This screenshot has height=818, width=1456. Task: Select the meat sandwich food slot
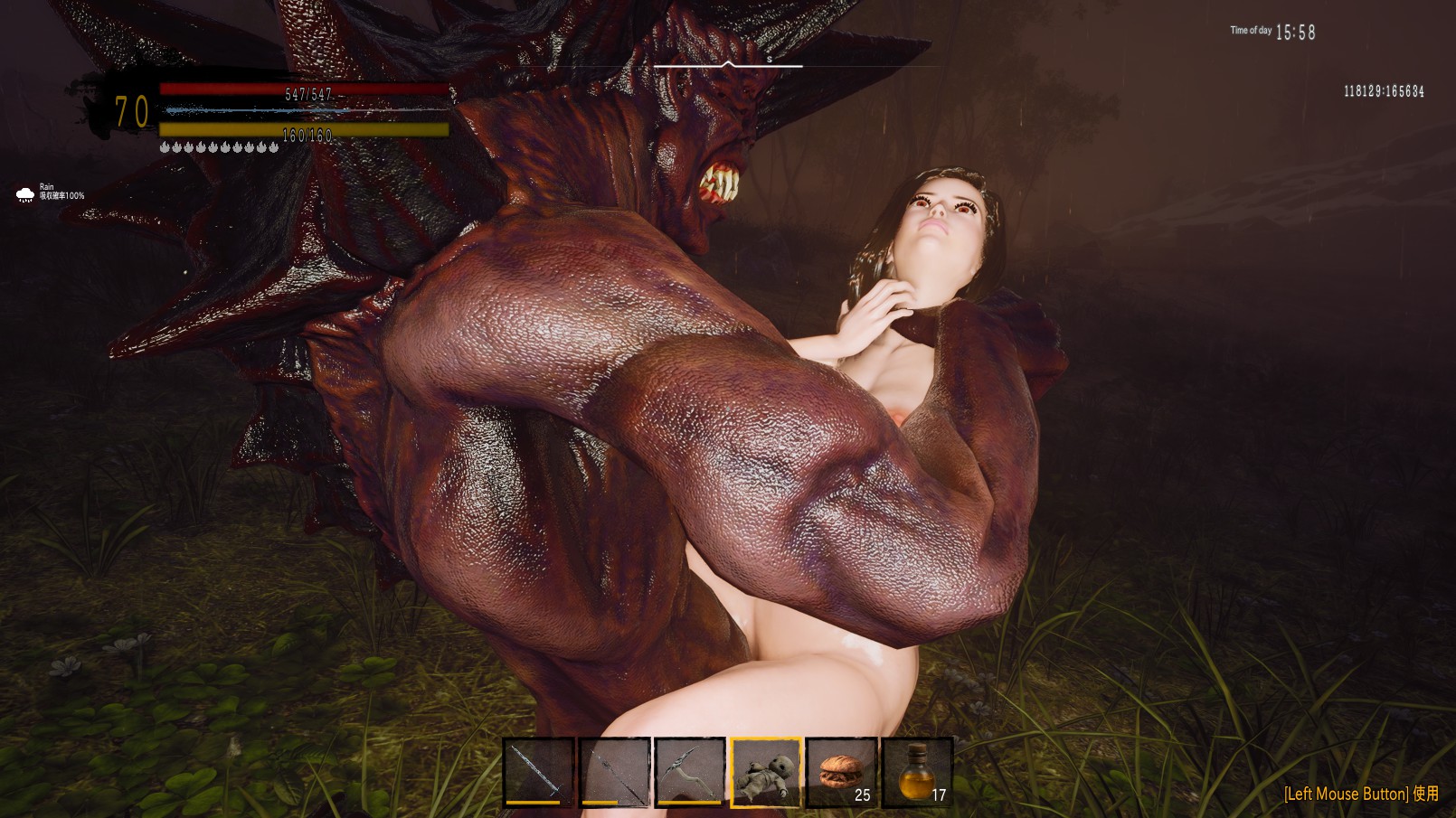pos(841,771)
